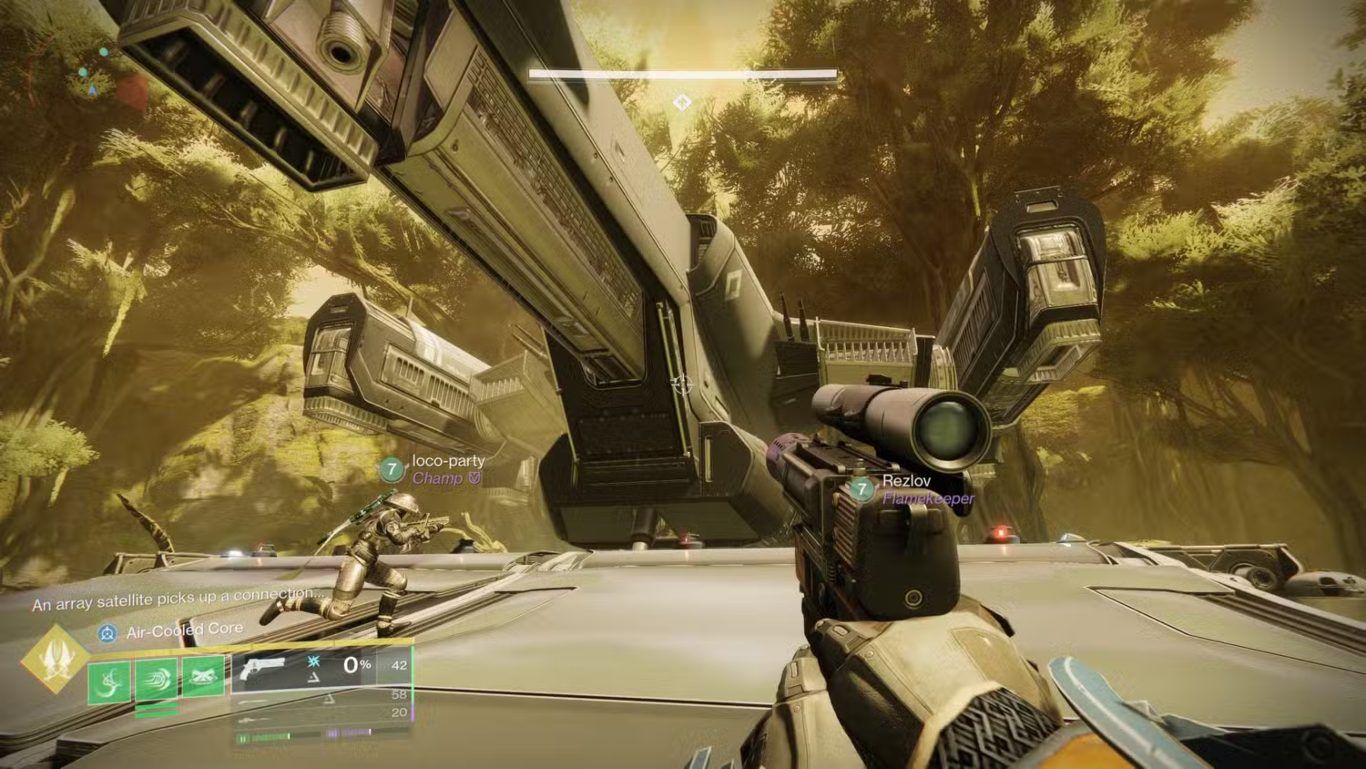The height and width of the screenshot is (769, 1366).
Task: Activate the green crossed-shape ability icon
Action: pos(203,678)
